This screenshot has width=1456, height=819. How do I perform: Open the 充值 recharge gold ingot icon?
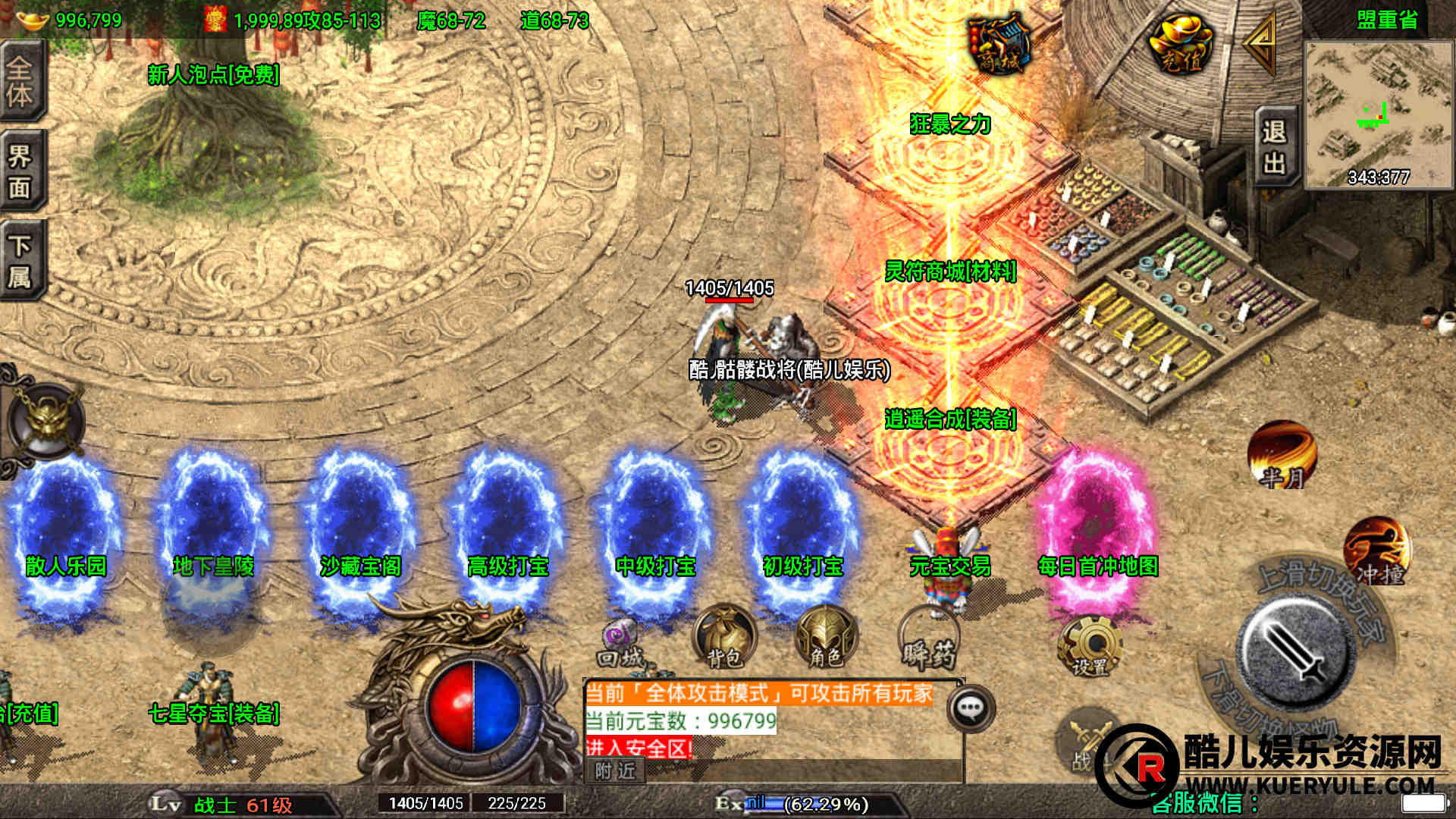[1179, 45]
